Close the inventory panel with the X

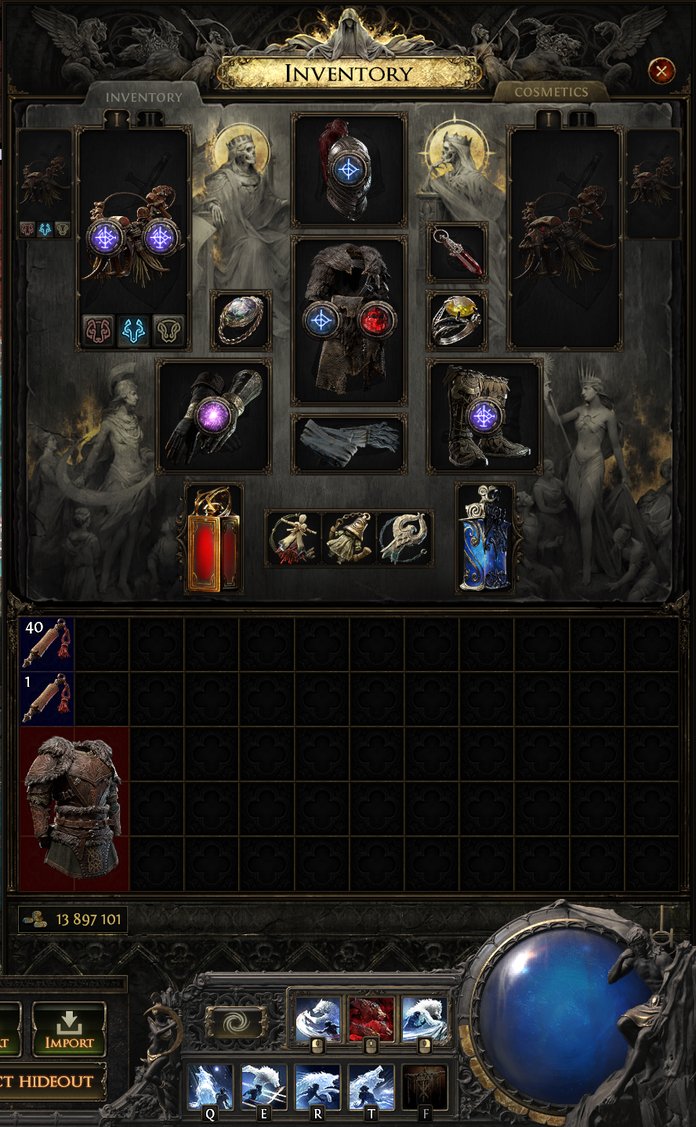661,70
